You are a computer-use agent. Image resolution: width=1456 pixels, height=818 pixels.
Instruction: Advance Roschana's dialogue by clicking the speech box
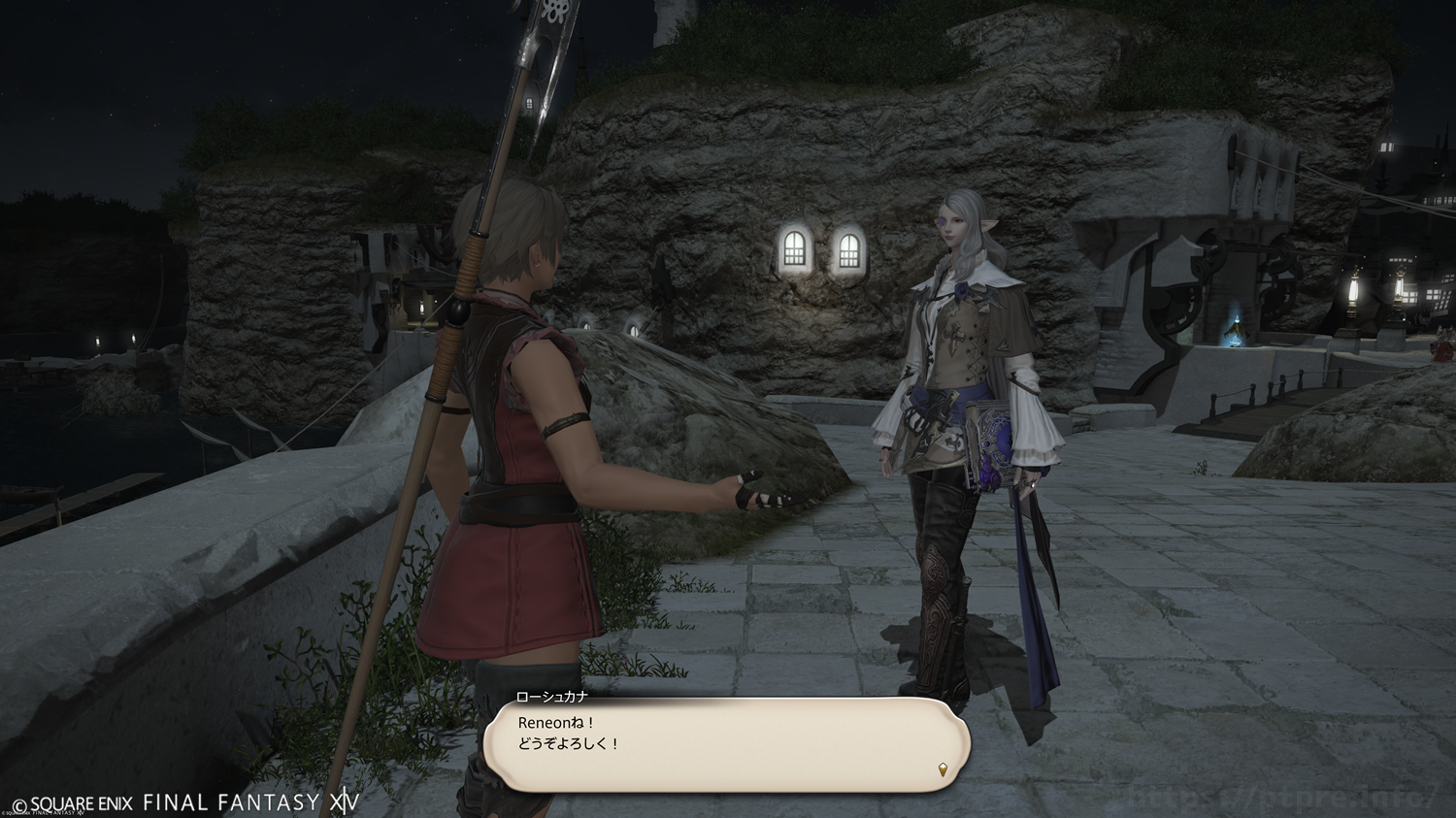(x=726, y=744)
